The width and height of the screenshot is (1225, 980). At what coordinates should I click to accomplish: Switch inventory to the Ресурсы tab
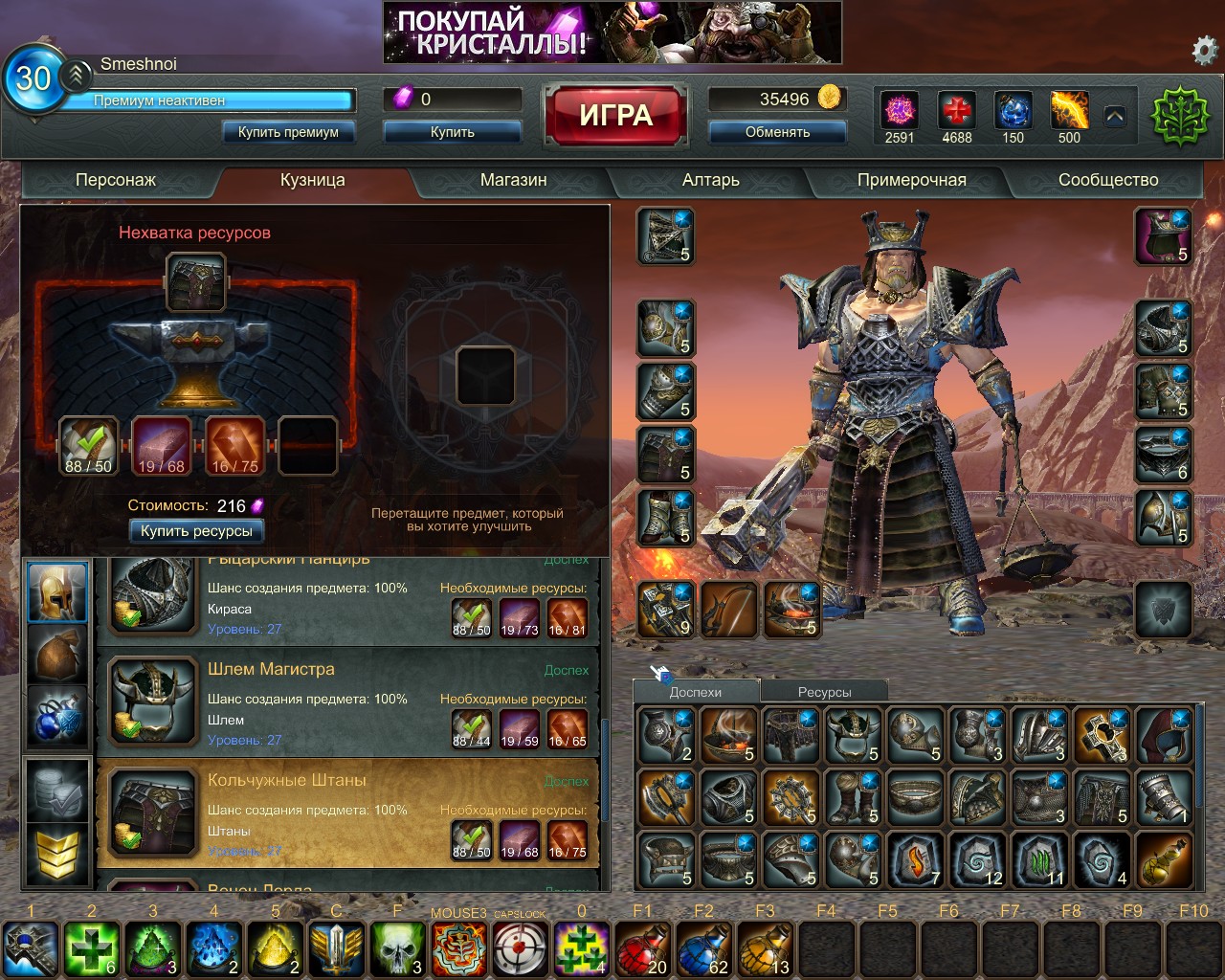click(824, 692)
